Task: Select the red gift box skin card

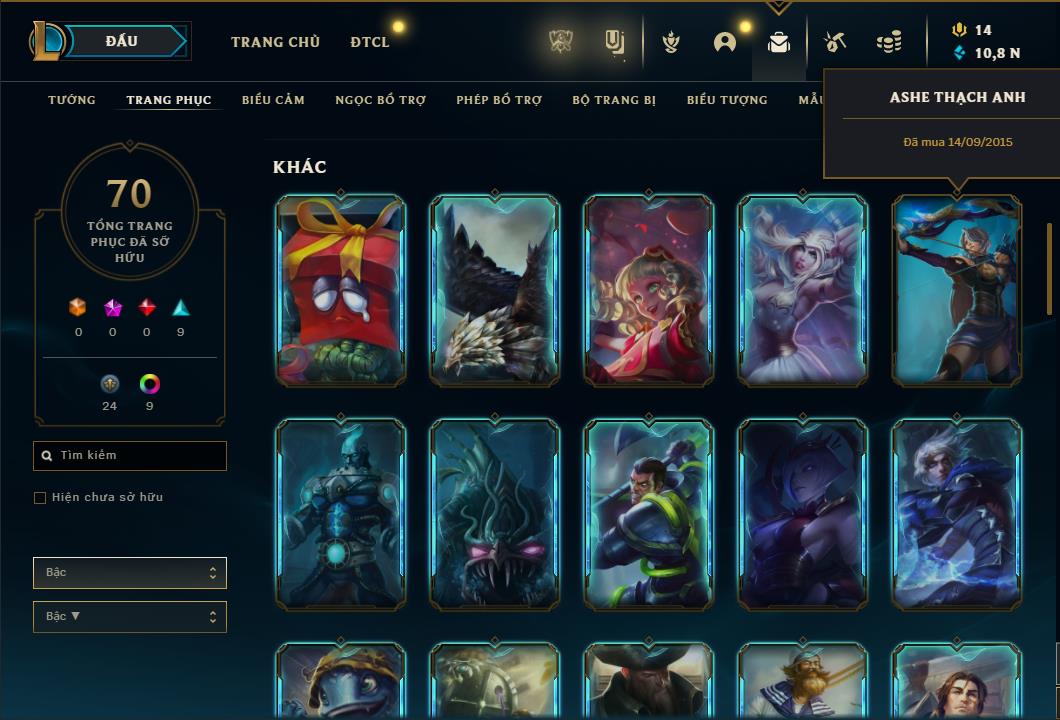Action: pos(341,290)
